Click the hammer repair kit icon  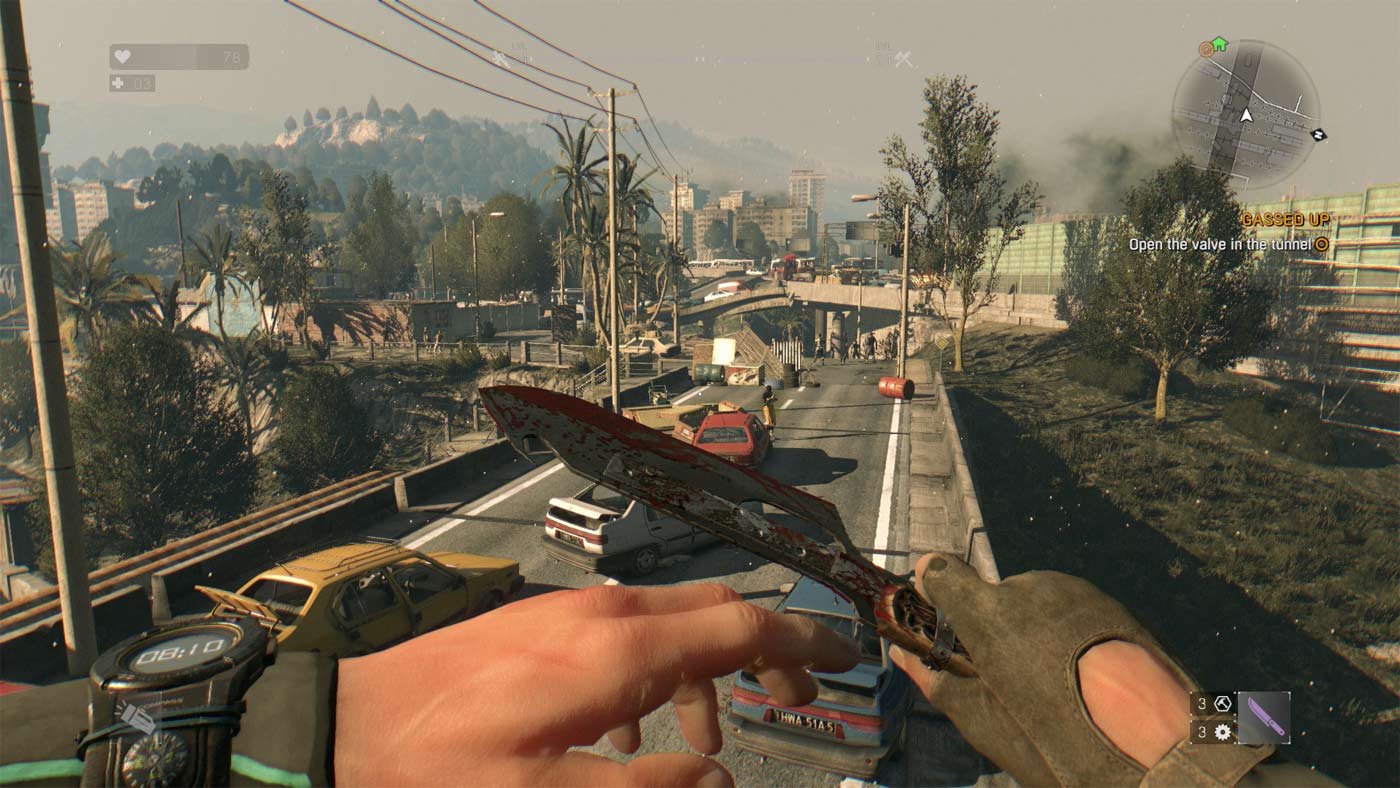tap(1223, 703)
